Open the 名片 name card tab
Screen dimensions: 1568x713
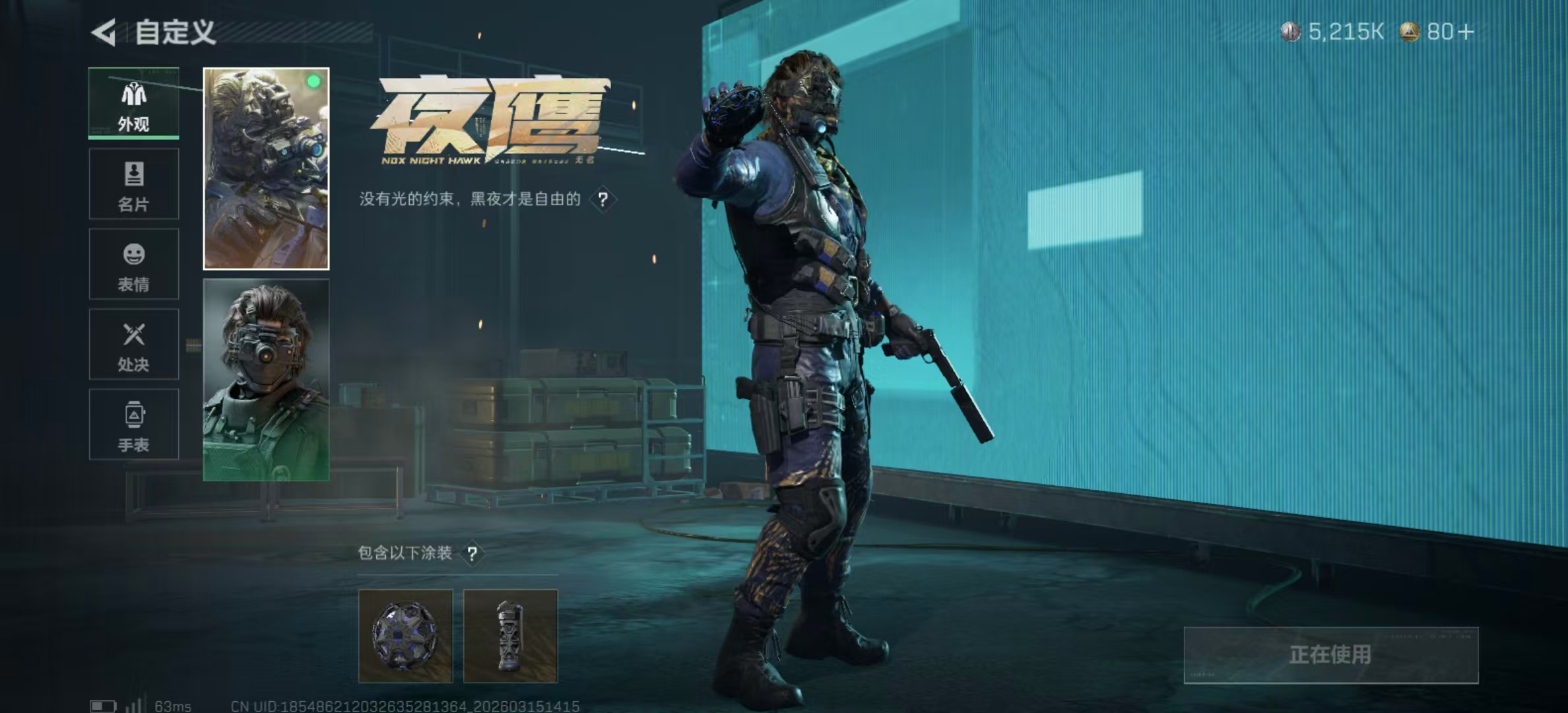[x=134, y=184]
